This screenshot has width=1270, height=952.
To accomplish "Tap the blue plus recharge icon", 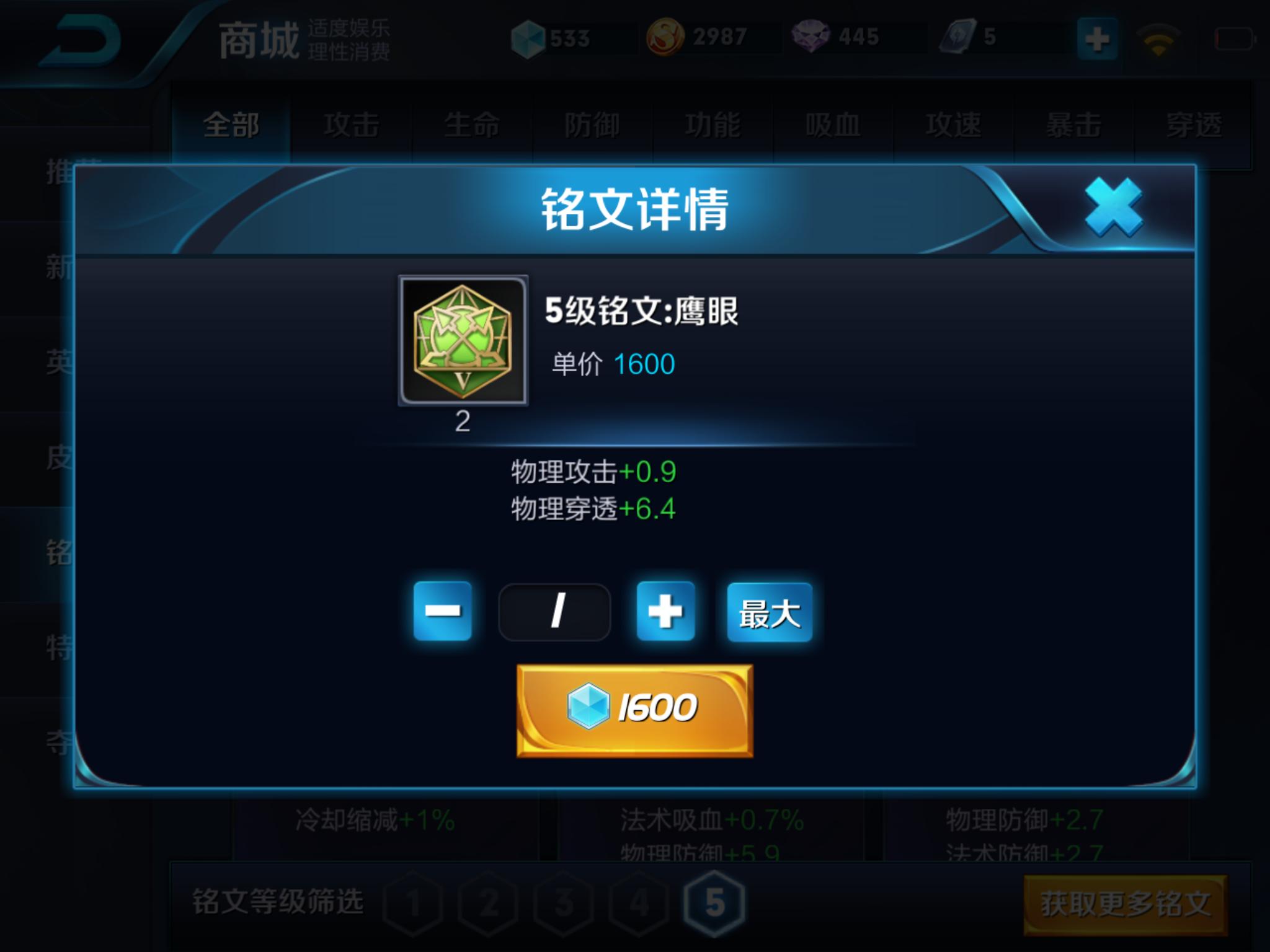I will click(x=1097, y=38).
